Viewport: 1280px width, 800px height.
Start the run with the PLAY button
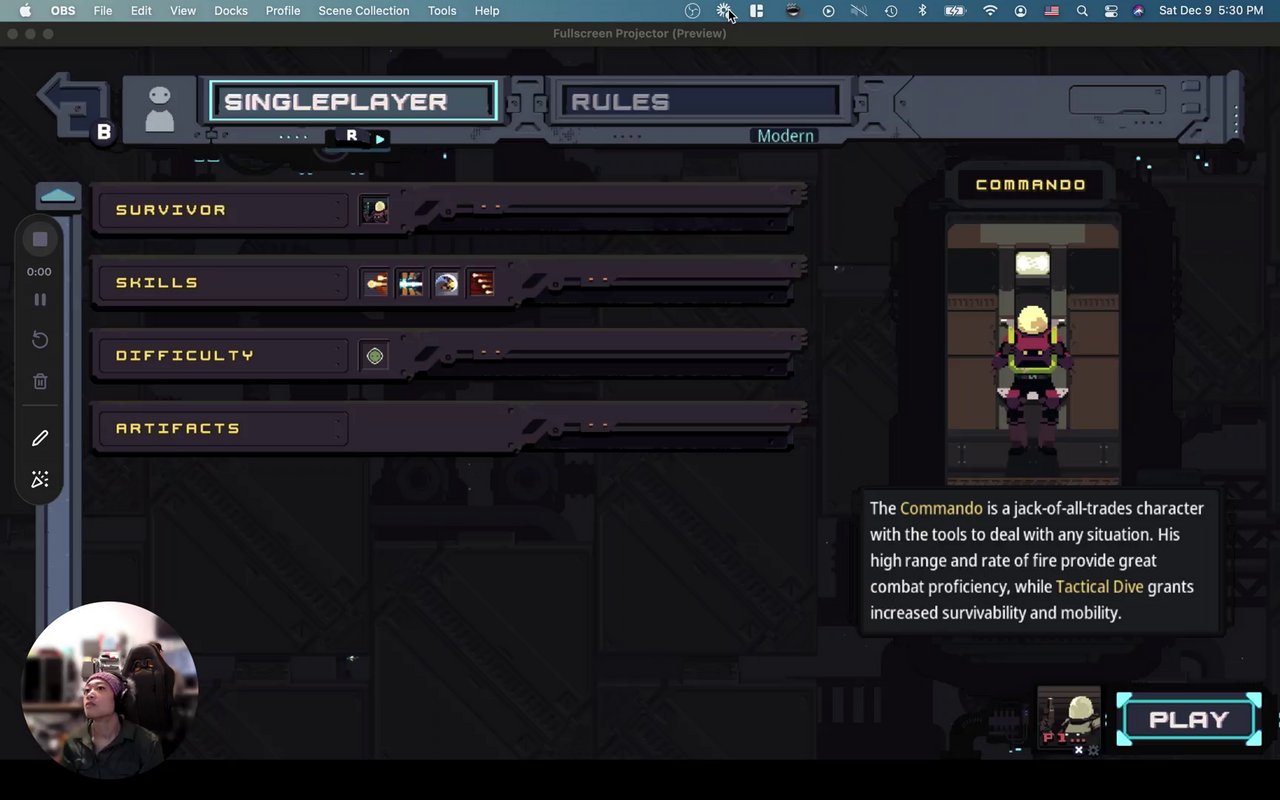1188,720
